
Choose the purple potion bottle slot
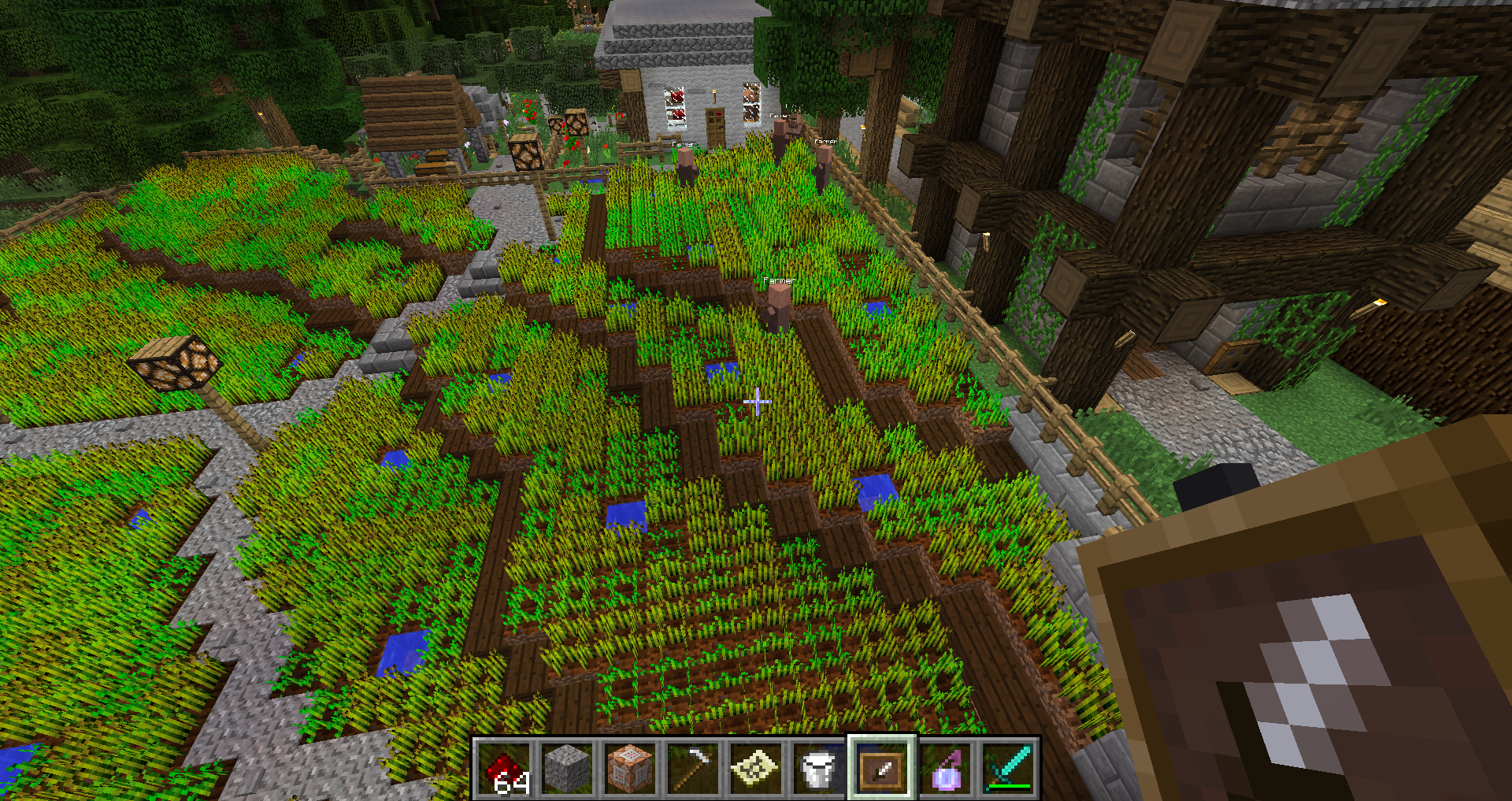point(945,768)
